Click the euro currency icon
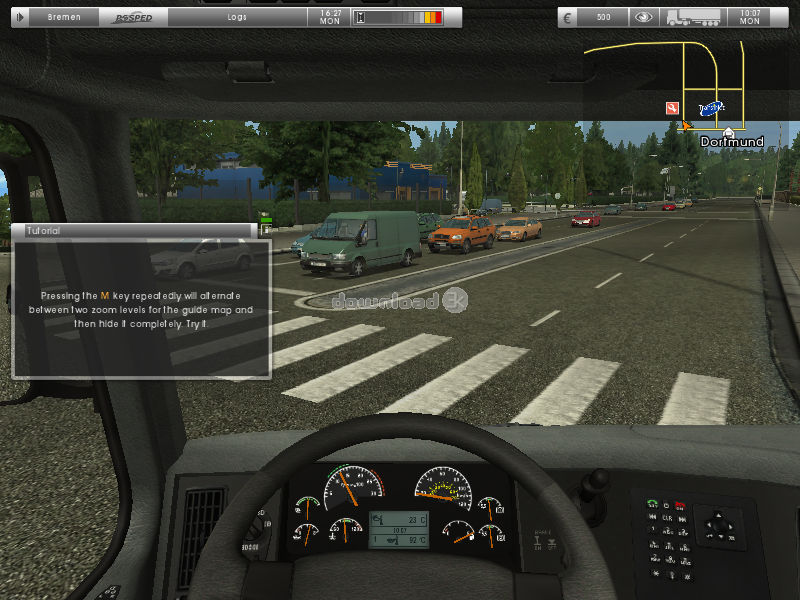This screenshot has height=600, width=800. click(569, 17)
